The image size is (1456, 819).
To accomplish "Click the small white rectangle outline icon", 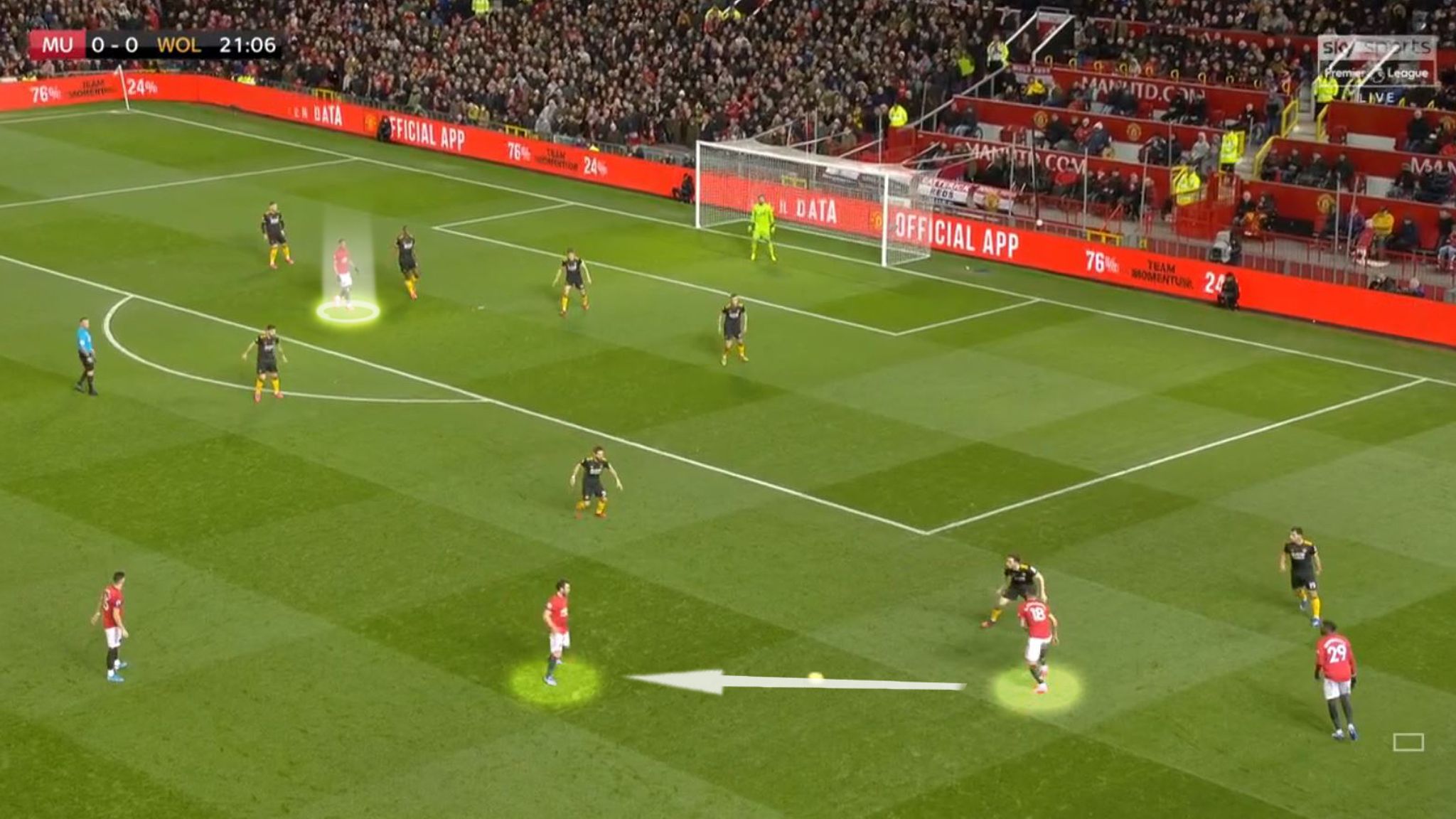I will pyautogui.click(x=1408, y=742).
